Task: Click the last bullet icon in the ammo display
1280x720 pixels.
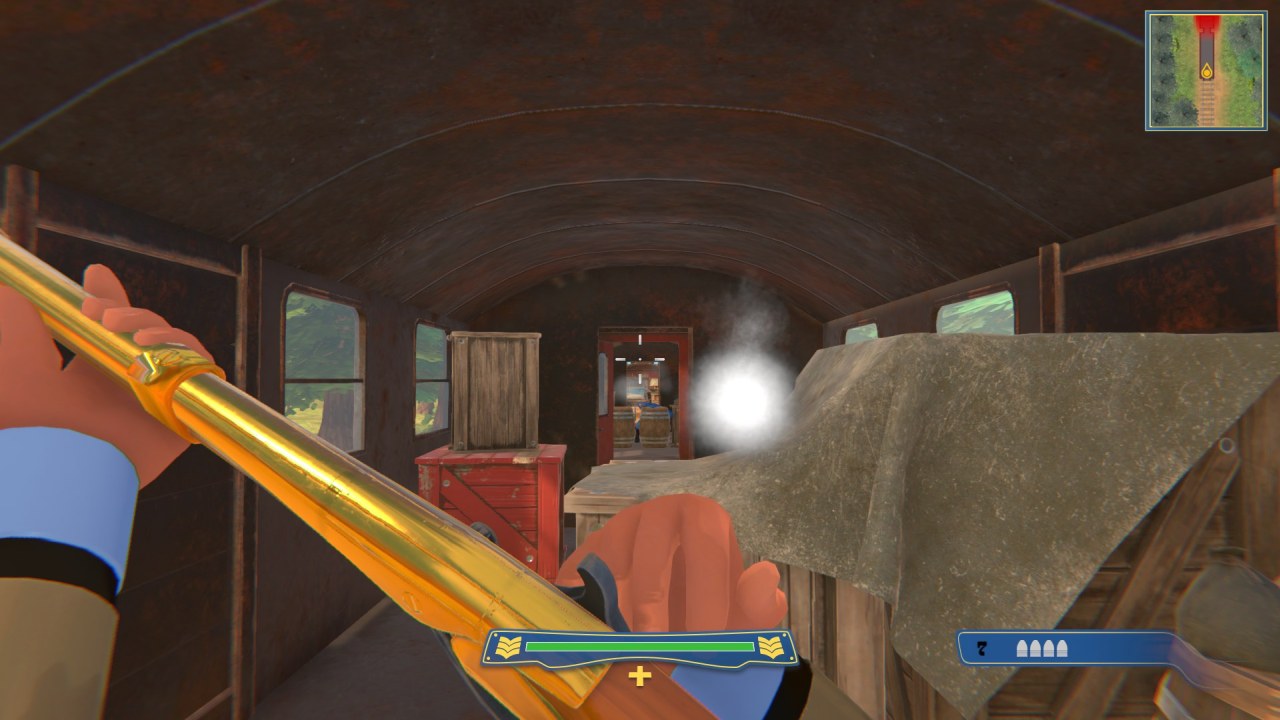Action: click(x=1059, y=646)
